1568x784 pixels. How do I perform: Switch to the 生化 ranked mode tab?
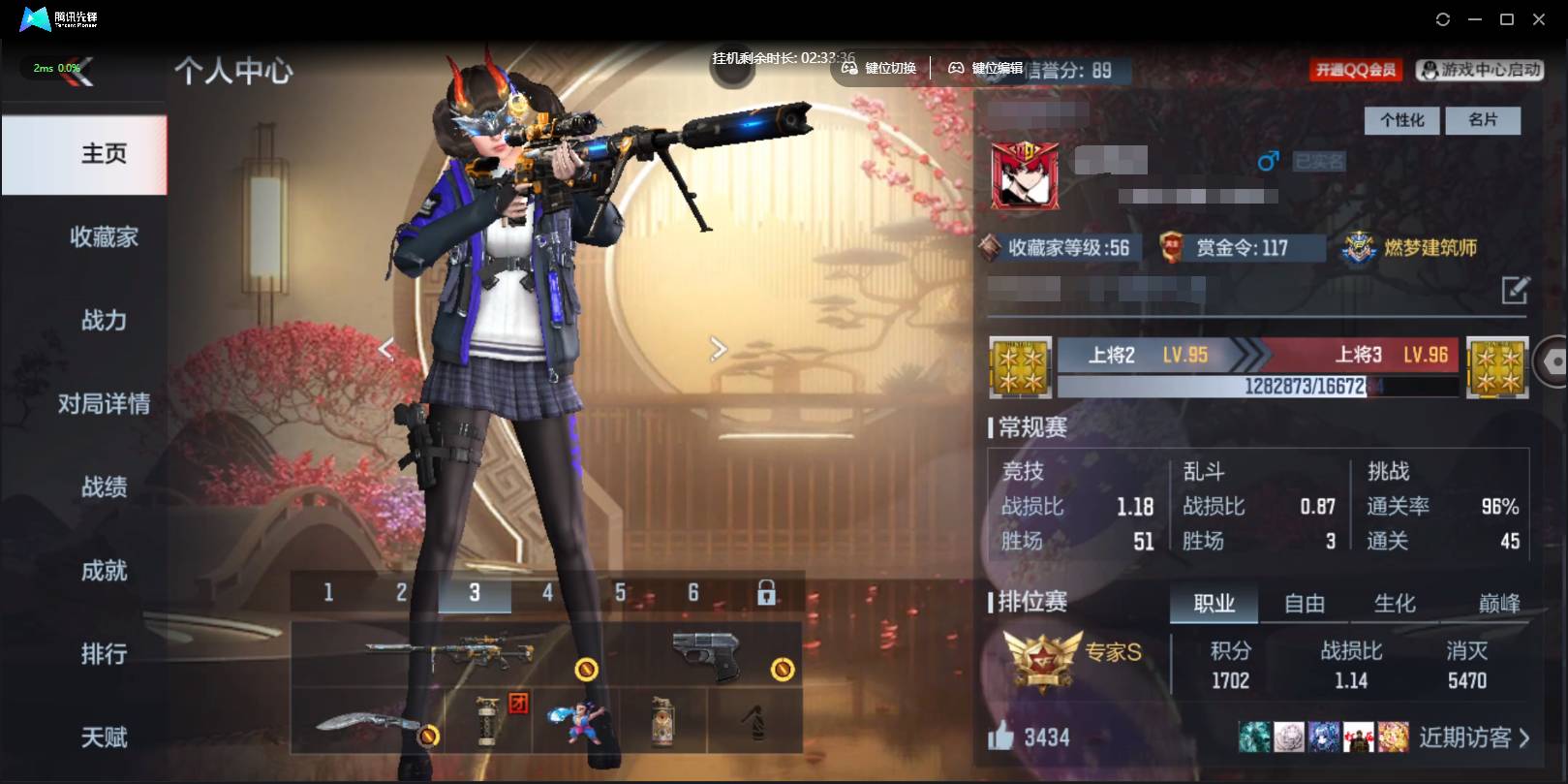tap(1395, 603)
